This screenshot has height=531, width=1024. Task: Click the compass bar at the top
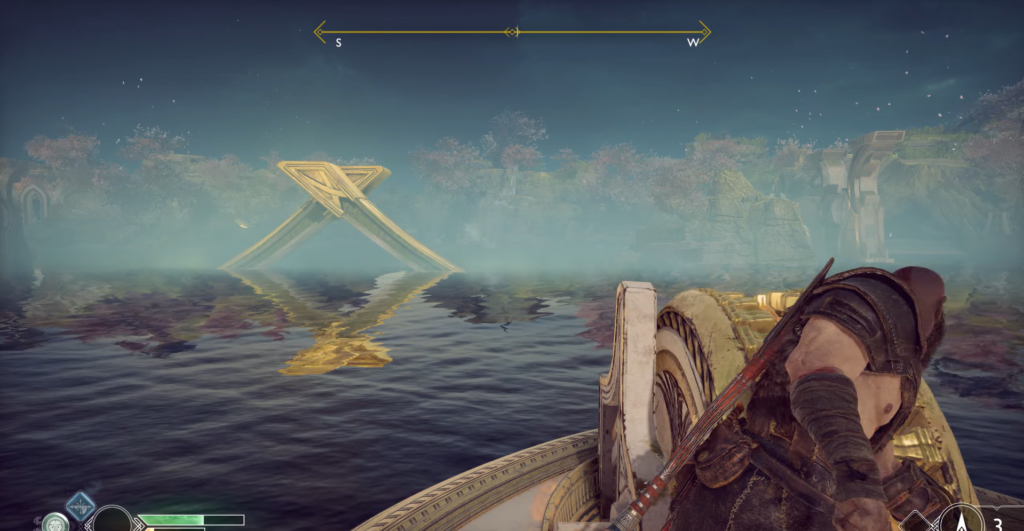click(x=512, y=33)
